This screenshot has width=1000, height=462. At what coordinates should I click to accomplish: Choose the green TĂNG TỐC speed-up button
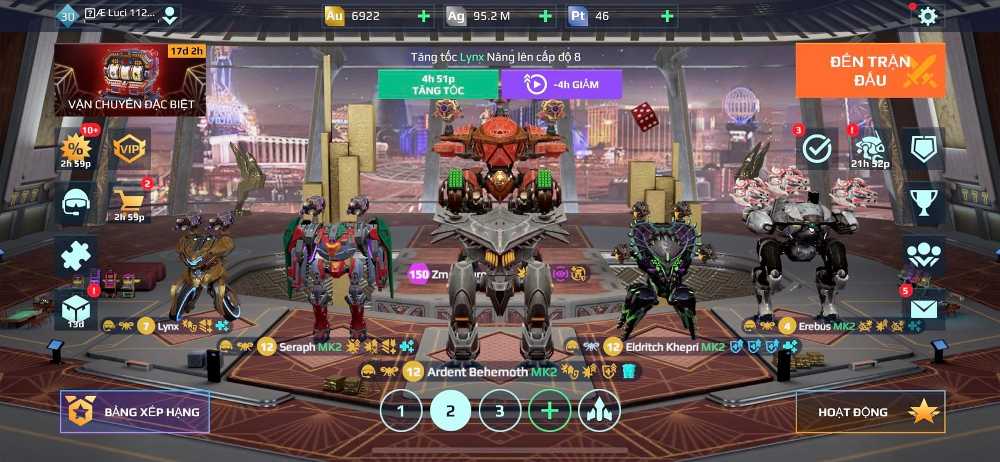point(437,84)
